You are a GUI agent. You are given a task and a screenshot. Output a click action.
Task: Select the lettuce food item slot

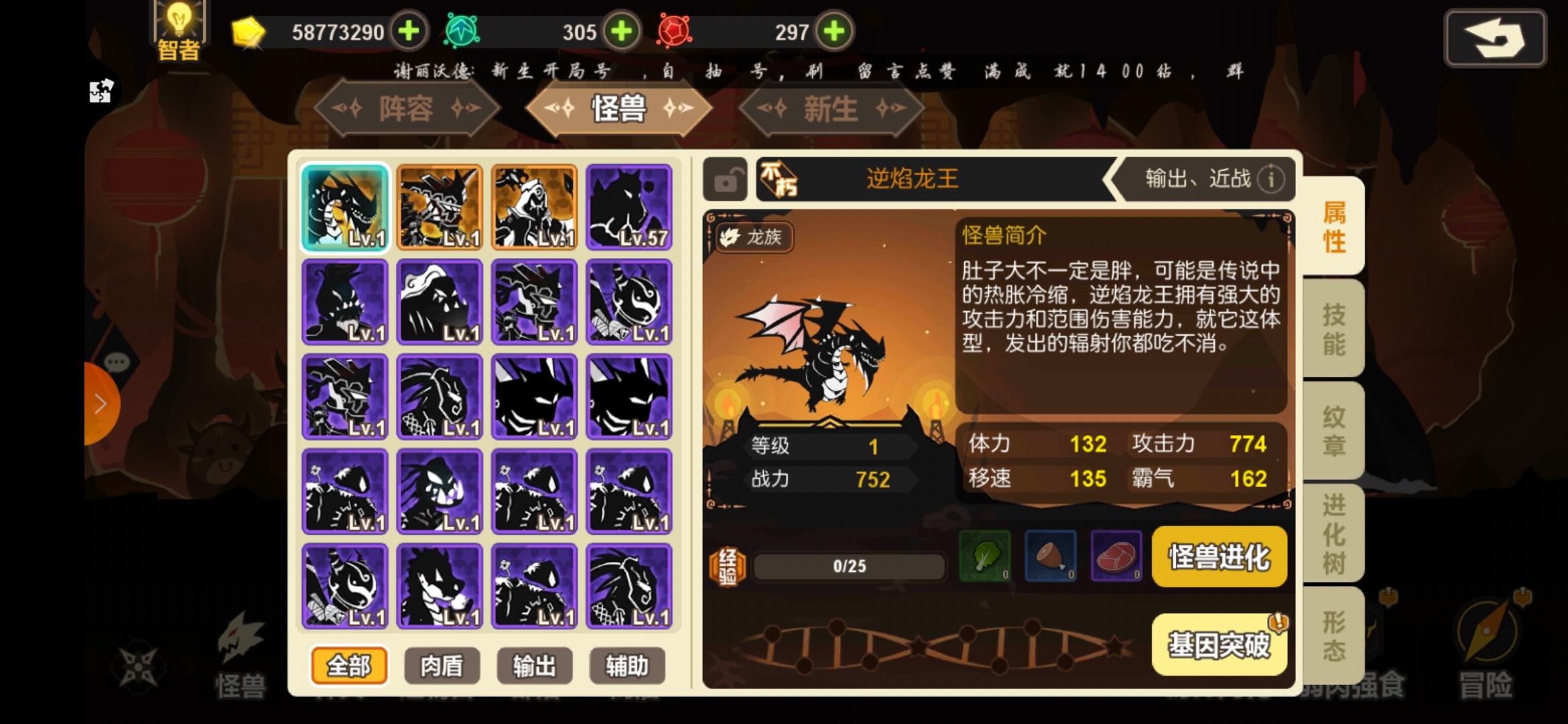[x=985, y=556]
